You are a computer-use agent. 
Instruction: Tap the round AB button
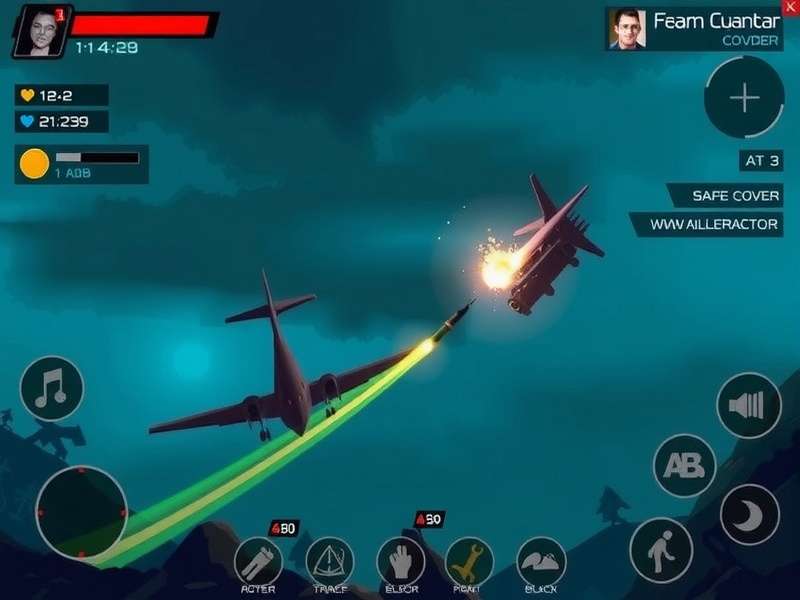pyautogui.click(x=685, y=465)
